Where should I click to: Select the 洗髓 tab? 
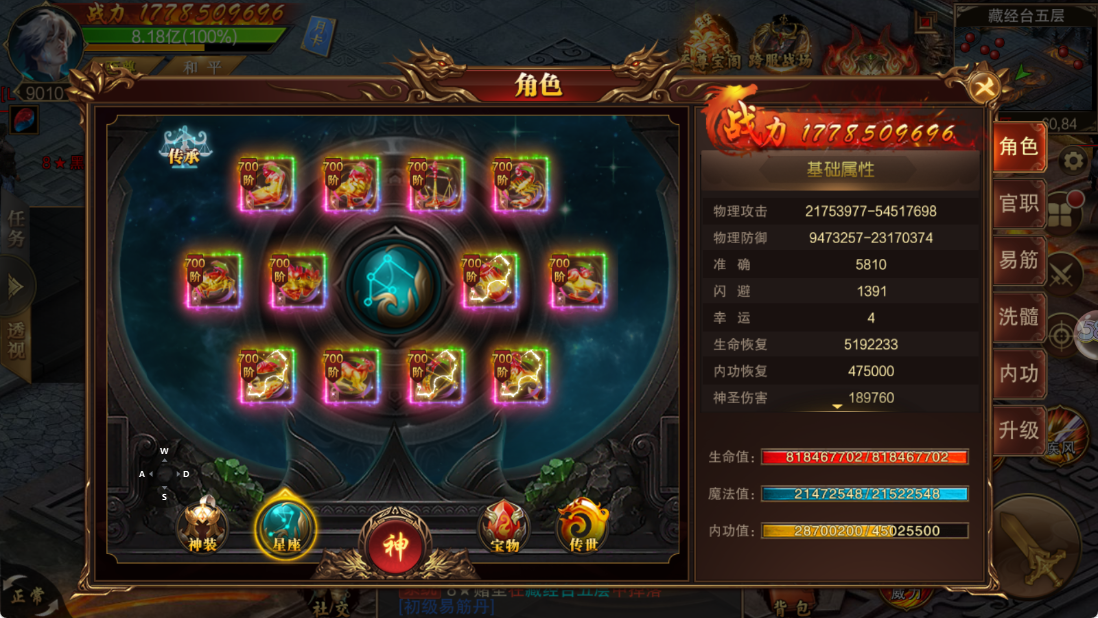[x=1019, y=317]
